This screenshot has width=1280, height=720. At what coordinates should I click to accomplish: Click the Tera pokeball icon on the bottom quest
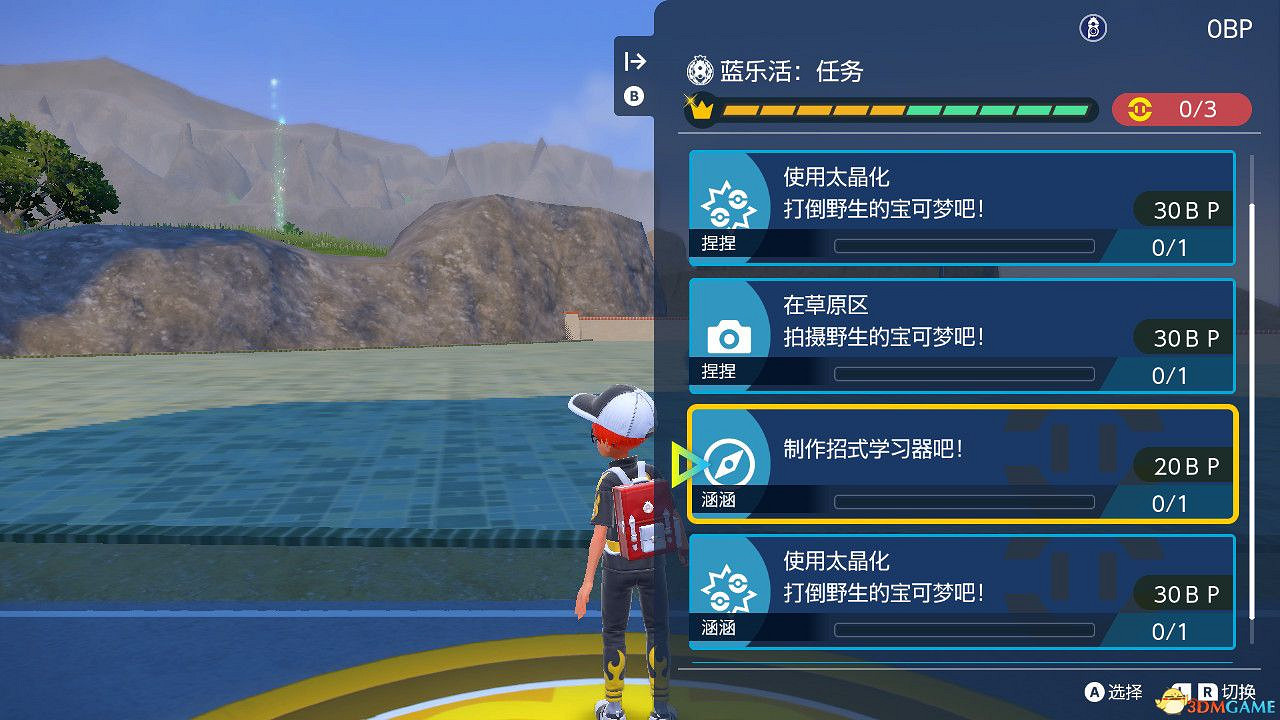tap(731, 588)
